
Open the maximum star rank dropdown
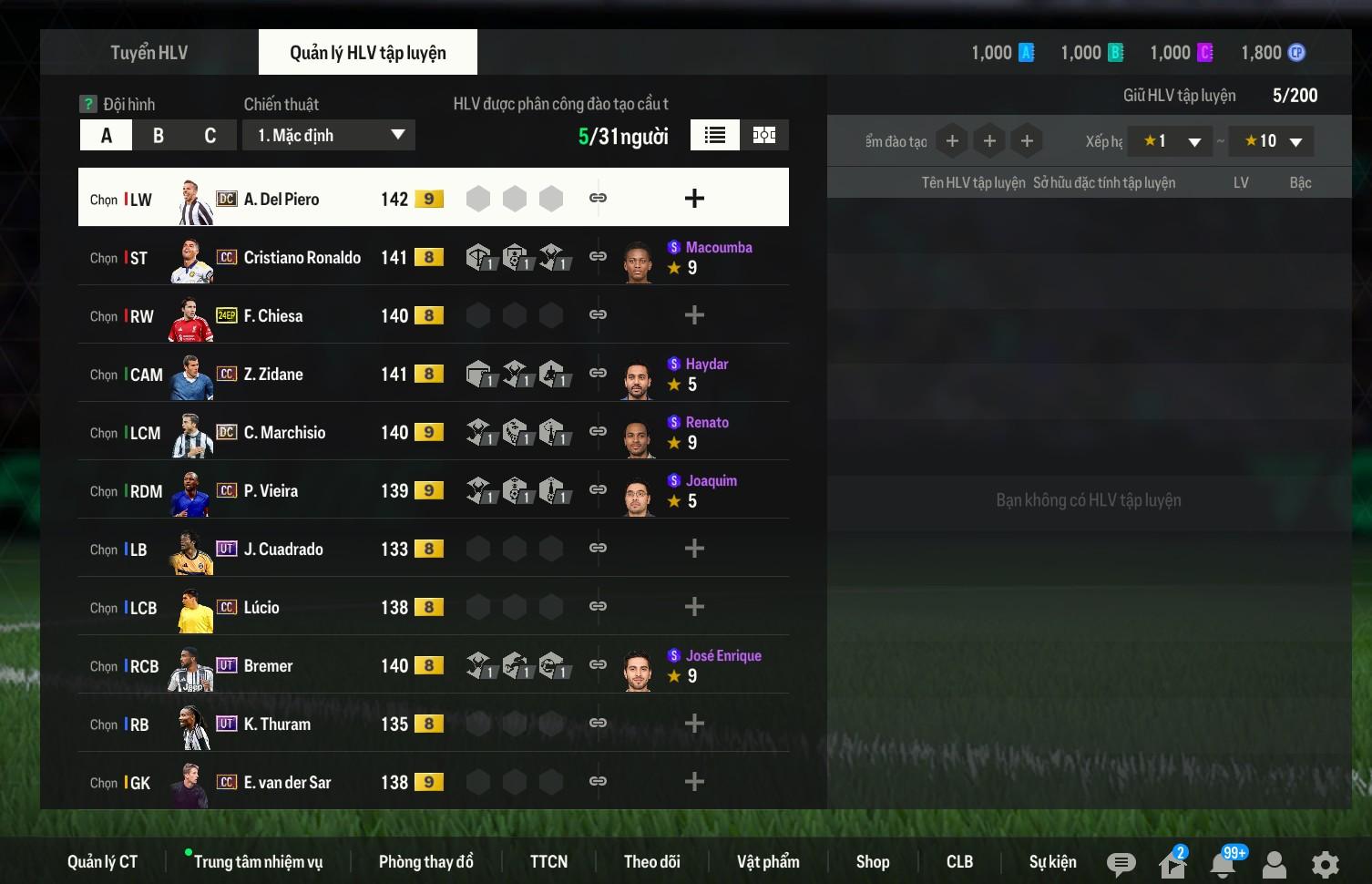[x=1272, y=141]
